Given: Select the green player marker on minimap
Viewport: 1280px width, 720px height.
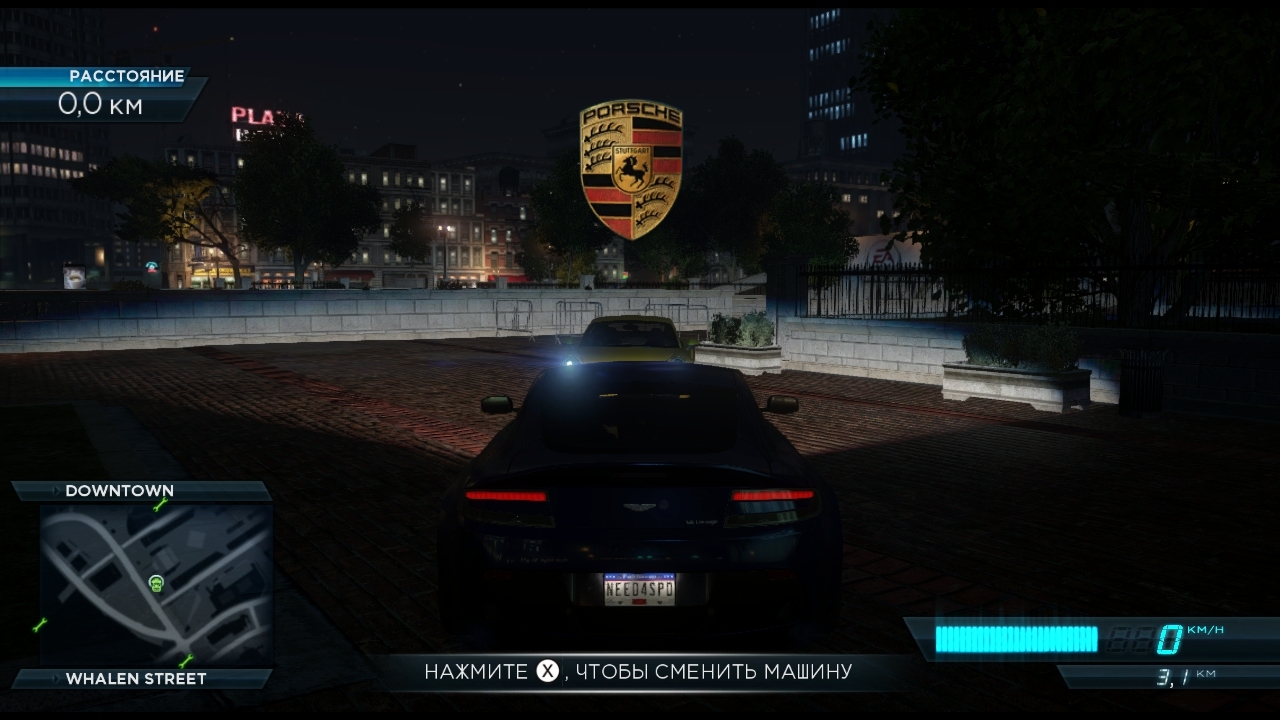Looking at the screenshot, I should [156, 582].
